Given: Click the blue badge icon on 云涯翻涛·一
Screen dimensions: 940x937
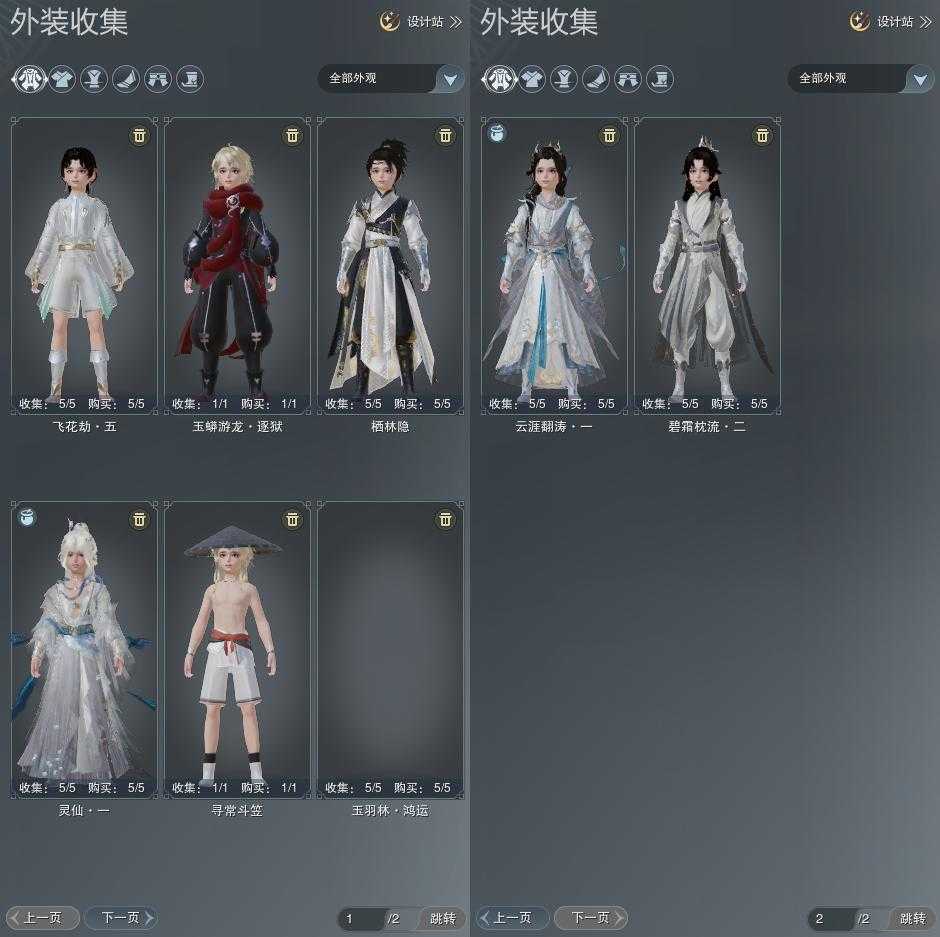Looking at the screenshot, I should click(497, 133).
